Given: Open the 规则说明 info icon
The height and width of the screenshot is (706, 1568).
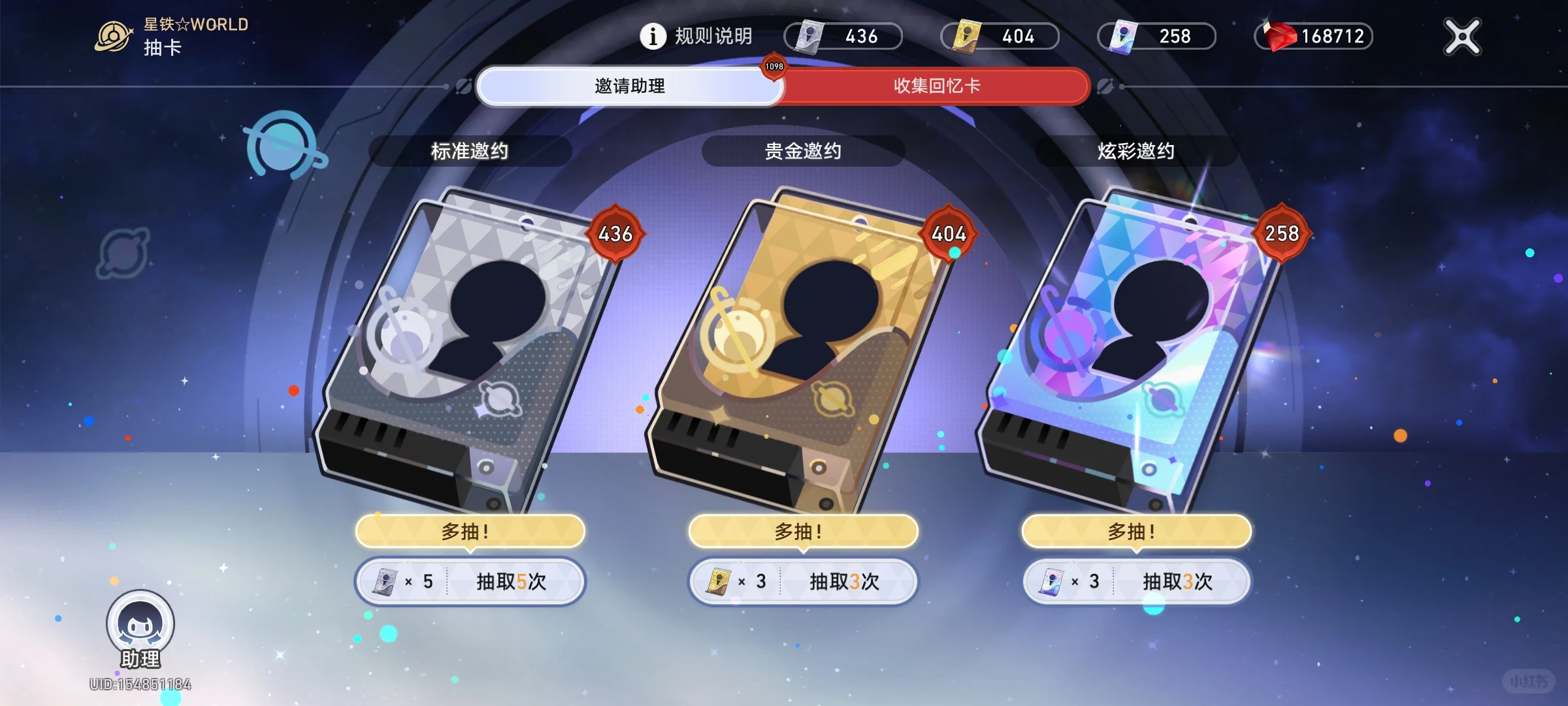Looking at the screenshot, I should pos(651,36).
